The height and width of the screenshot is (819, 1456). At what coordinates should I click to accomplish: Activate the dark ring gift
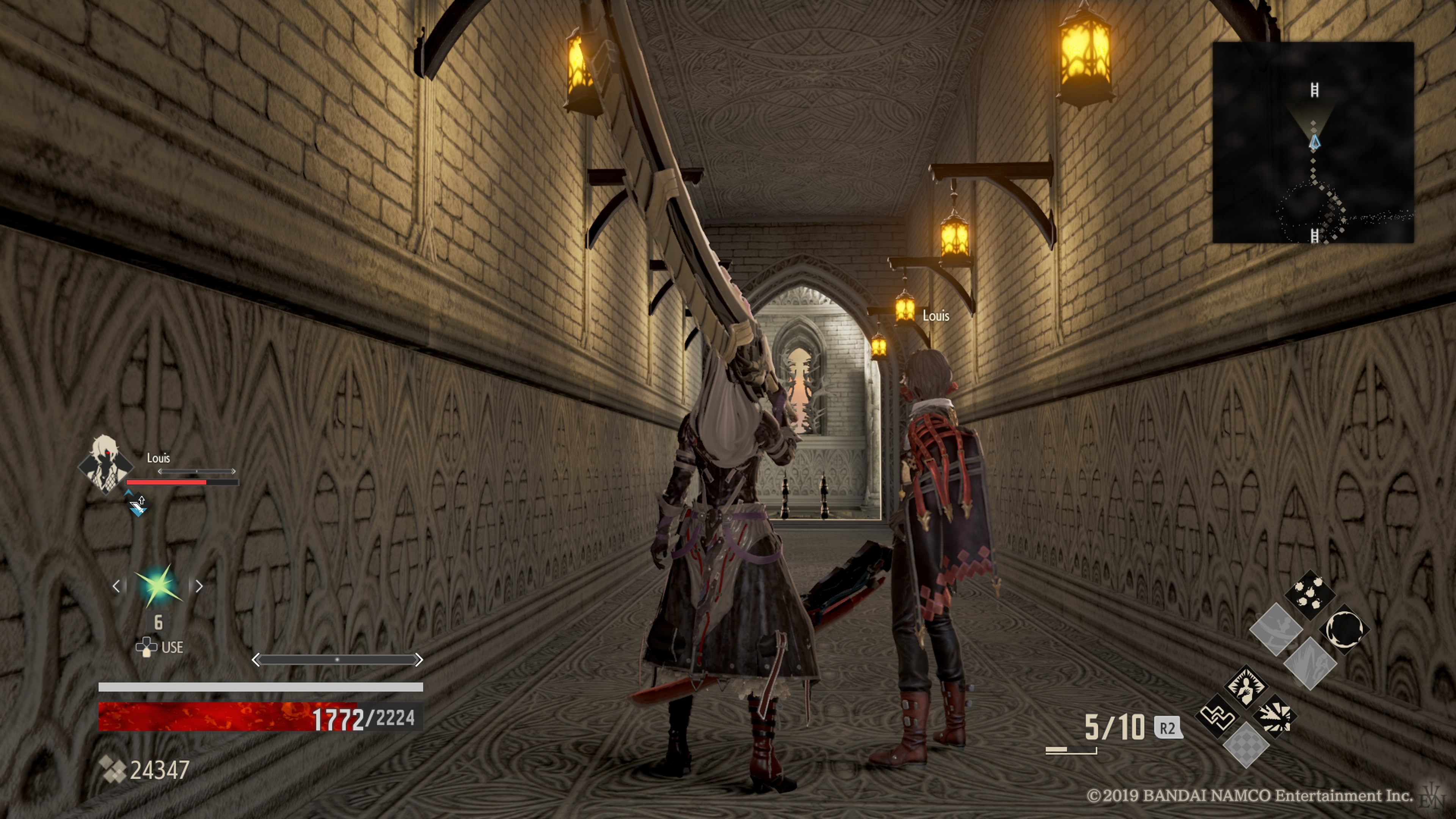(1344, 629)
